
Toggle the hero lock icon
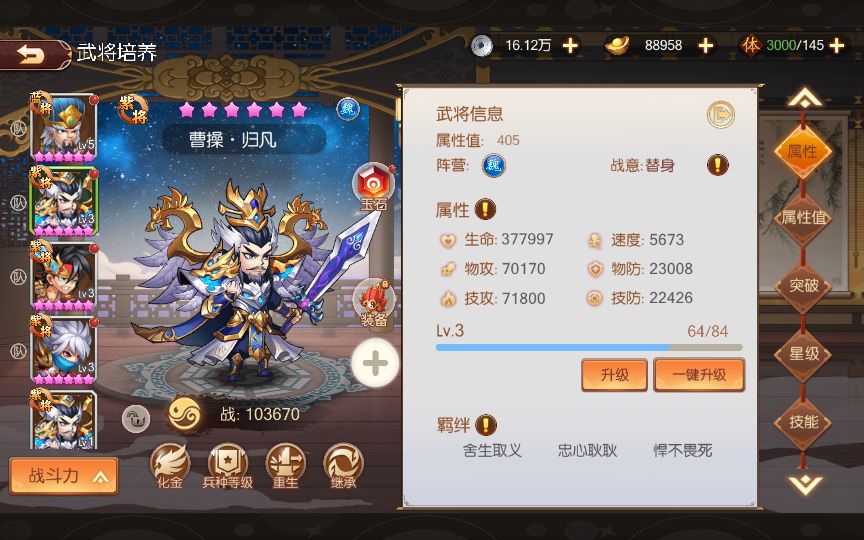(136, 418)
